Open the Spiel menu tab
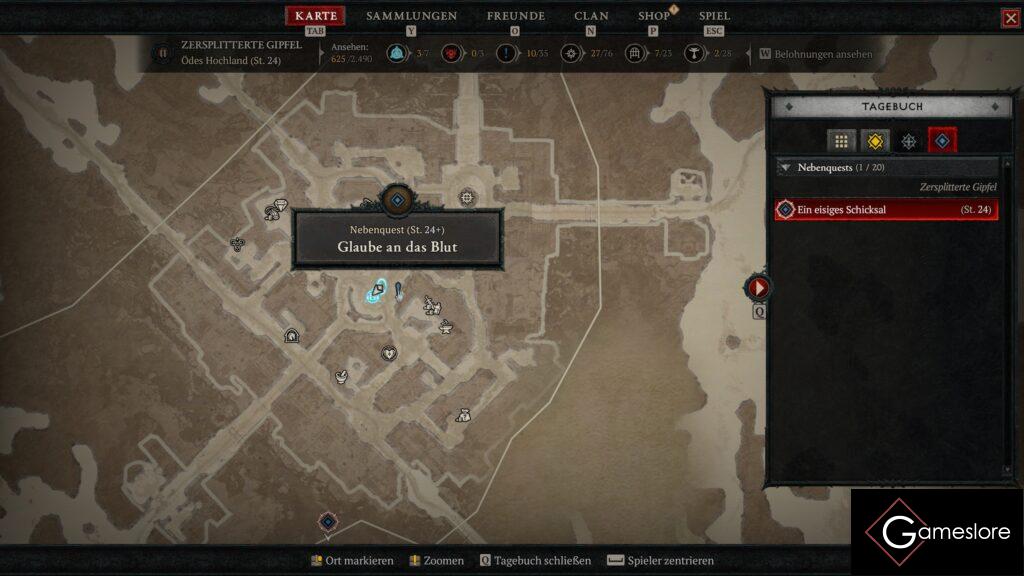Screen dimensions: 1024x576 pyautogui.click(x=714, y=16)
